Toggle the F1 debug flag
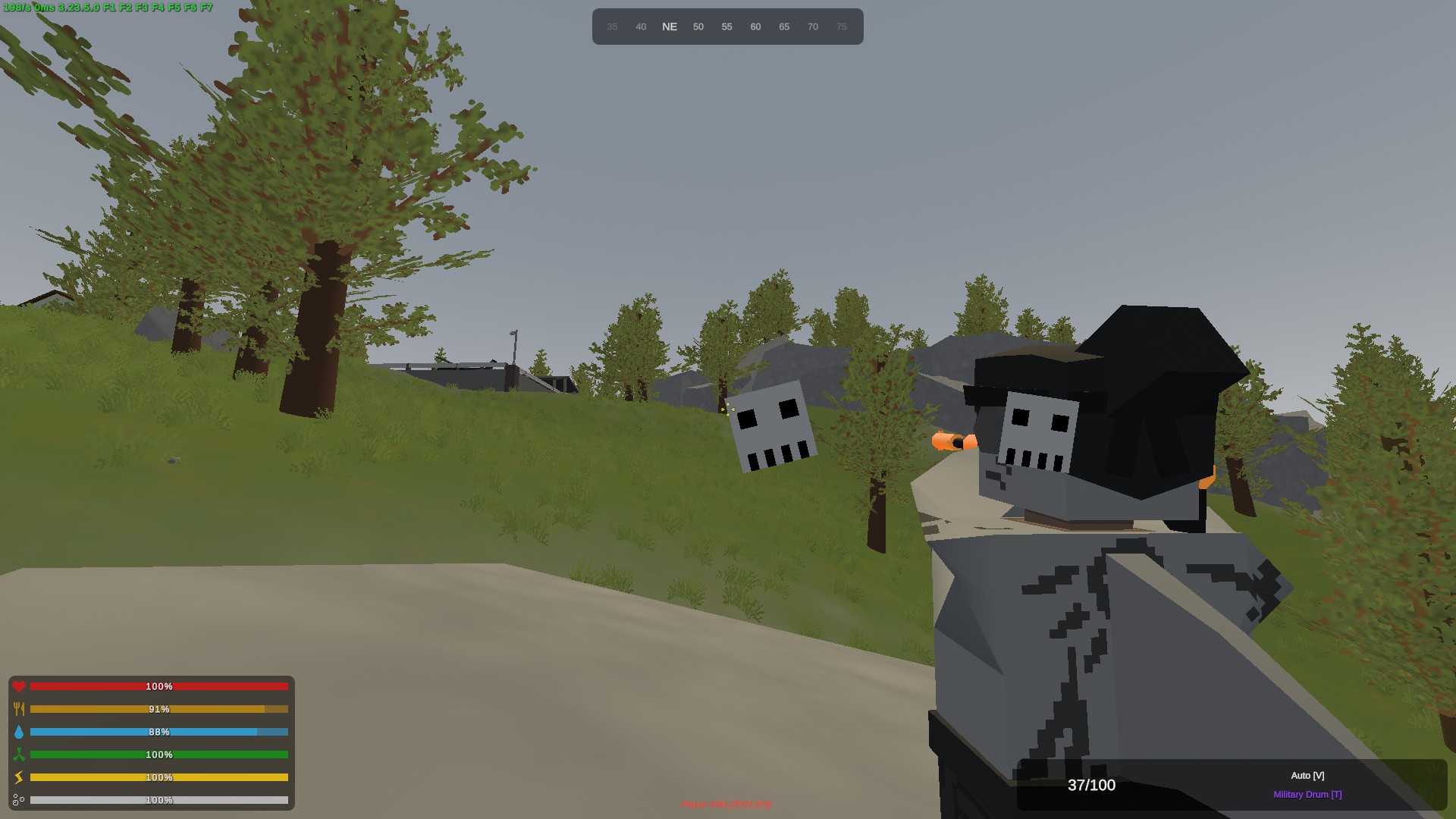This screenshot has height=819, width=1456. point(110,8)
